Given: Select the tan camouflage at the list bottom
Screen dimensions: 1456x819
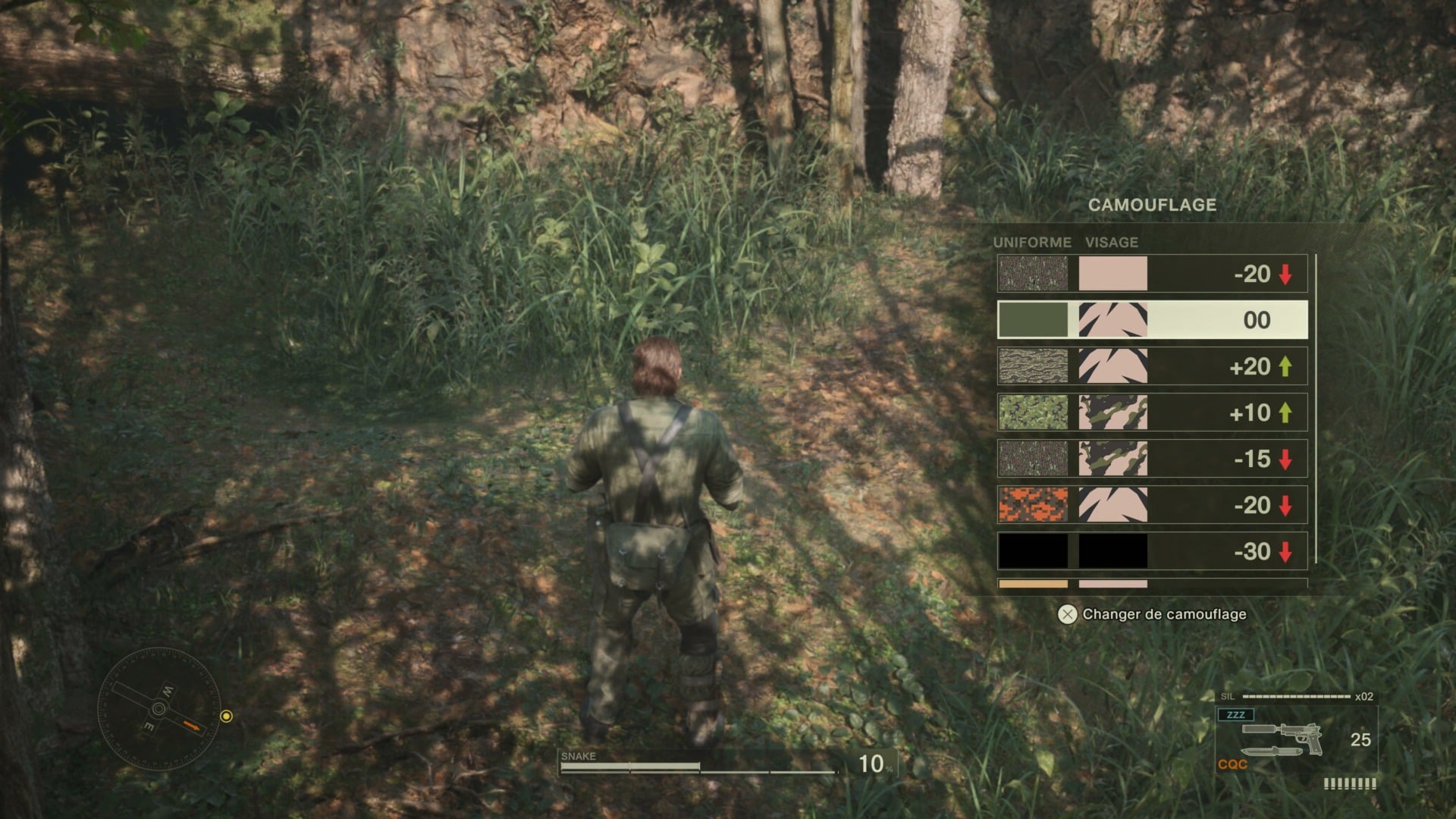Looking at the screenshot, I should pyautogui.click(x=1034, y=585).
